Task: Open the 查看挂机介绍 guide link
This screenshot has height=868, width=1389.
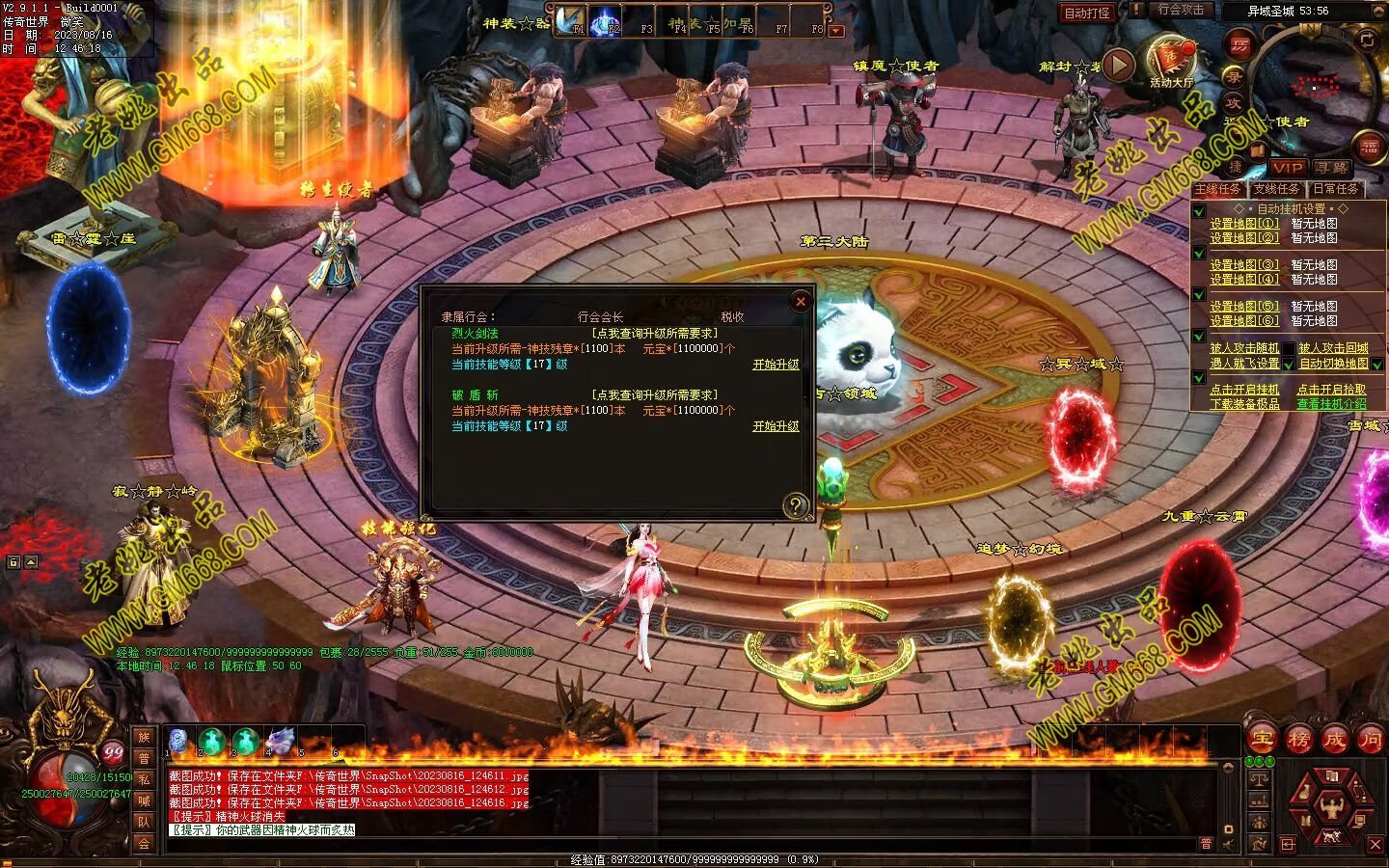Action: coord(1331,404)
